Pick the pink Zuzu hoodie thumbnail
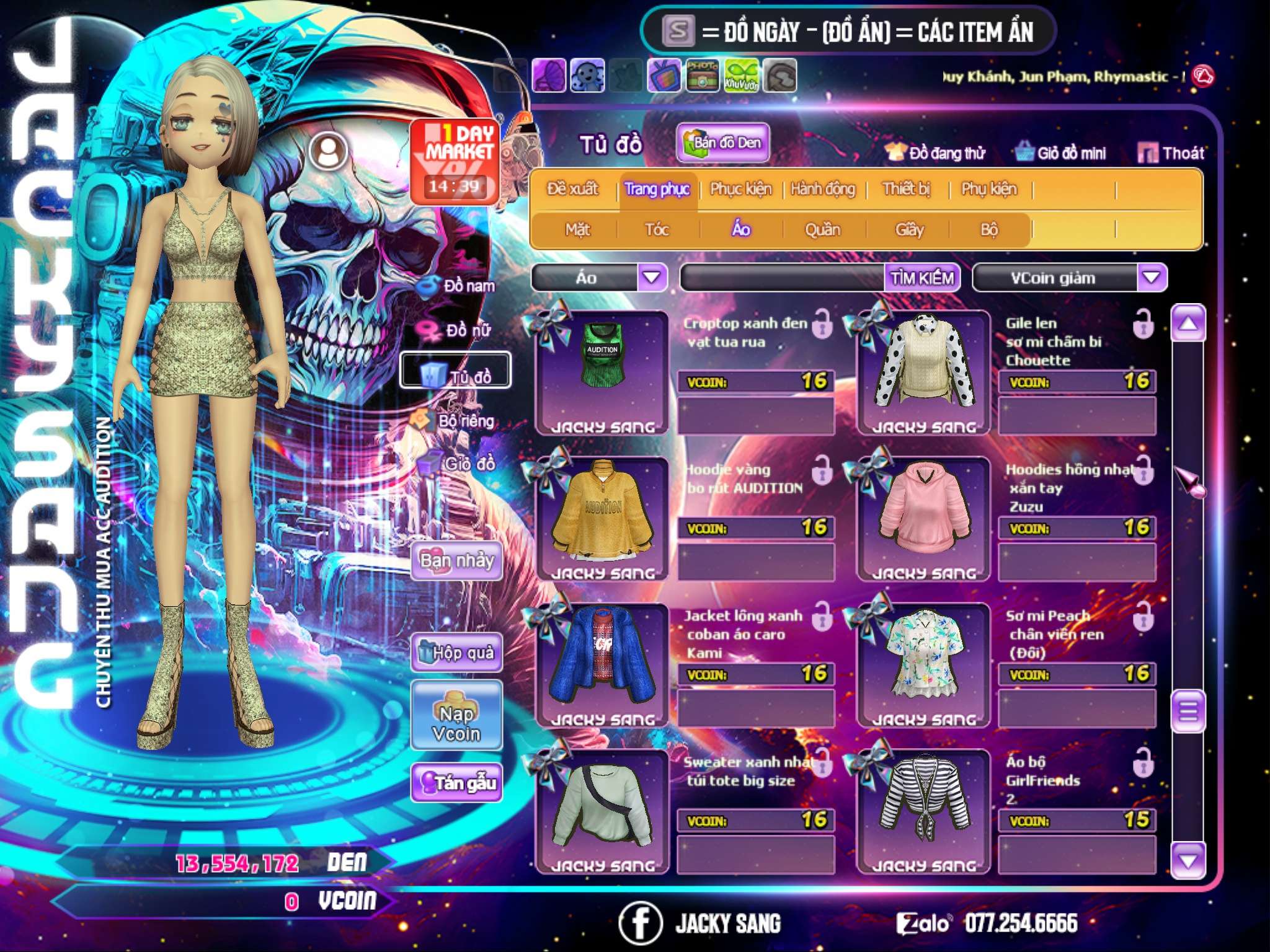Screen dimensions: 1270x952 923,509
